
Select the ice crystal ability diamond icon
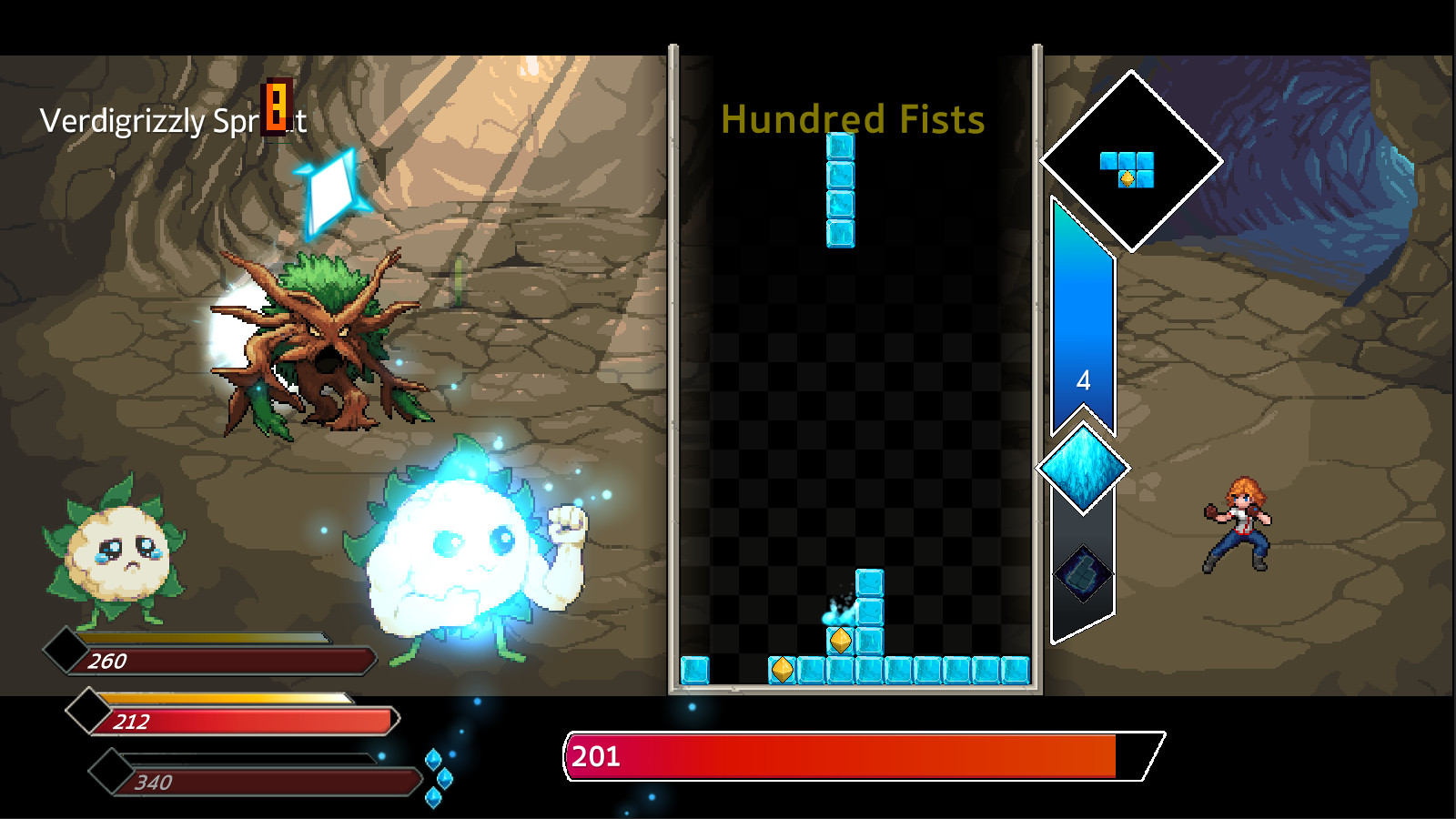(x=1082, y=467)
